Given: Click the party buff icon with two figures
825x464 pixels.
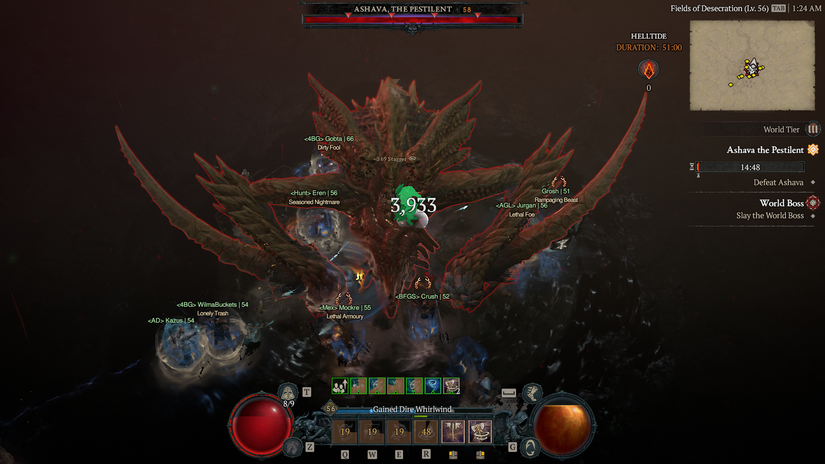Looking at the screenshot, I should pyautogui.click(x=341, y=386).
